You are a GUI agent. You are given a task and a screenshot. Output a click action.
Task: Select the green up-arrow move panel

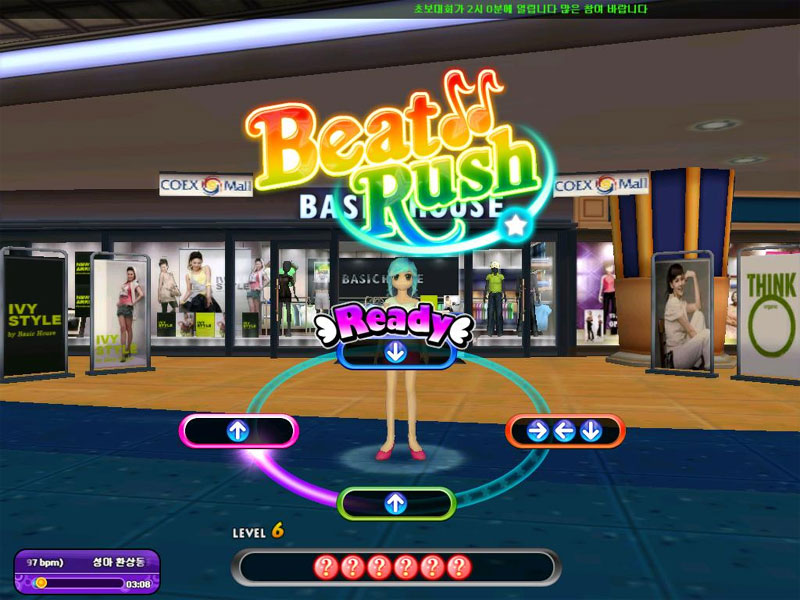coord(396,503)
